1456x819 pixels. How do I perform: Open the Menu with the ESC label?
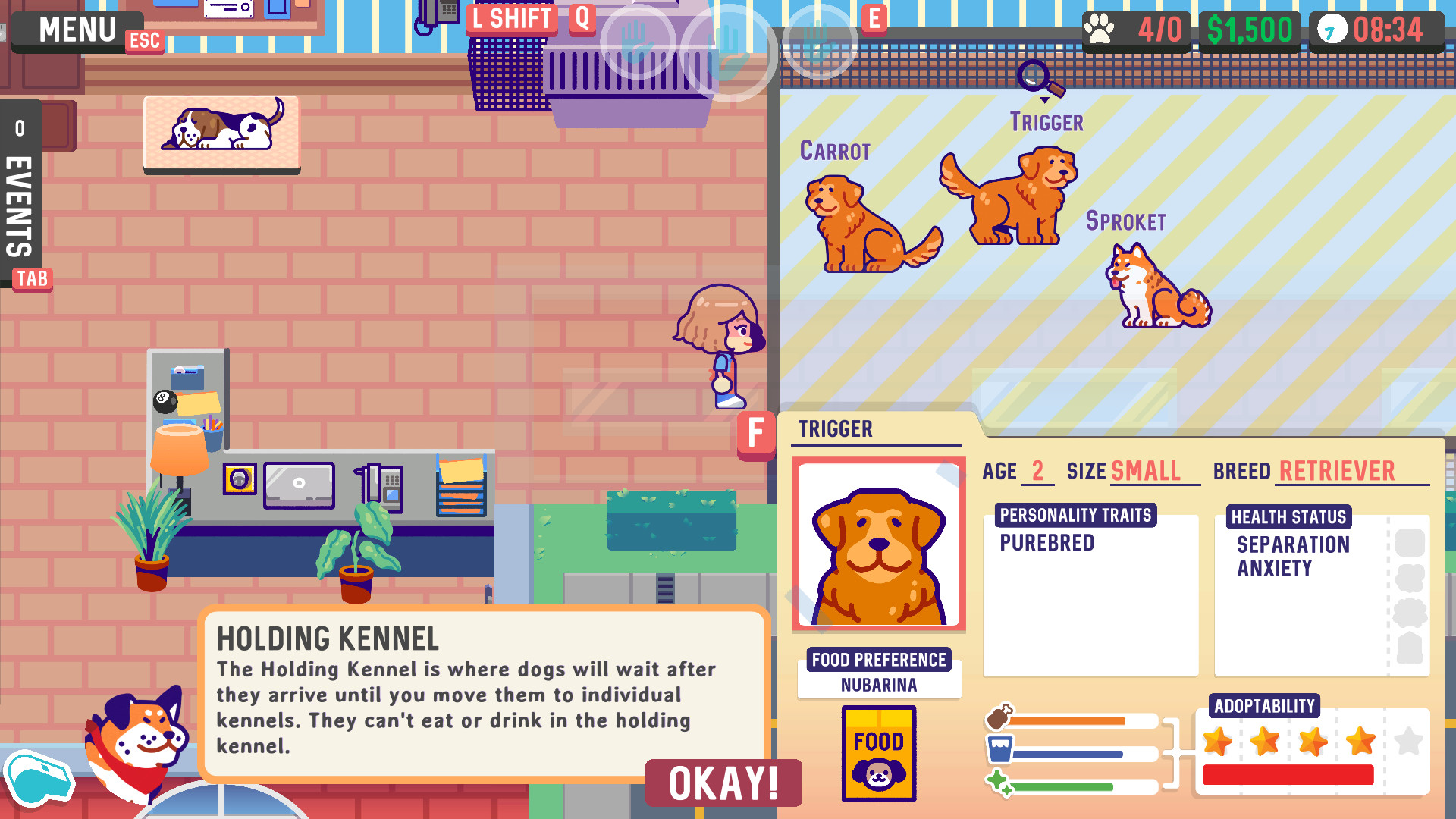74,29
